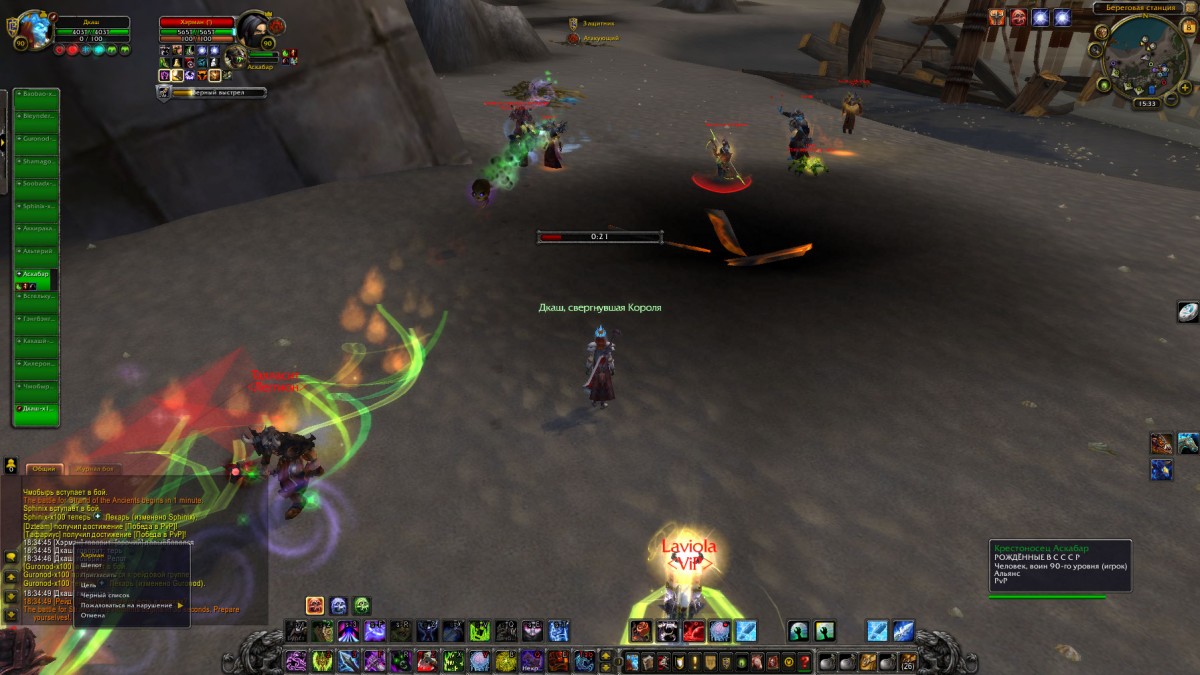Open the "Пожаловаться на нарушение" submenu
The width and height of the screenshot is (1200, 675).
[x=128, y=605]
